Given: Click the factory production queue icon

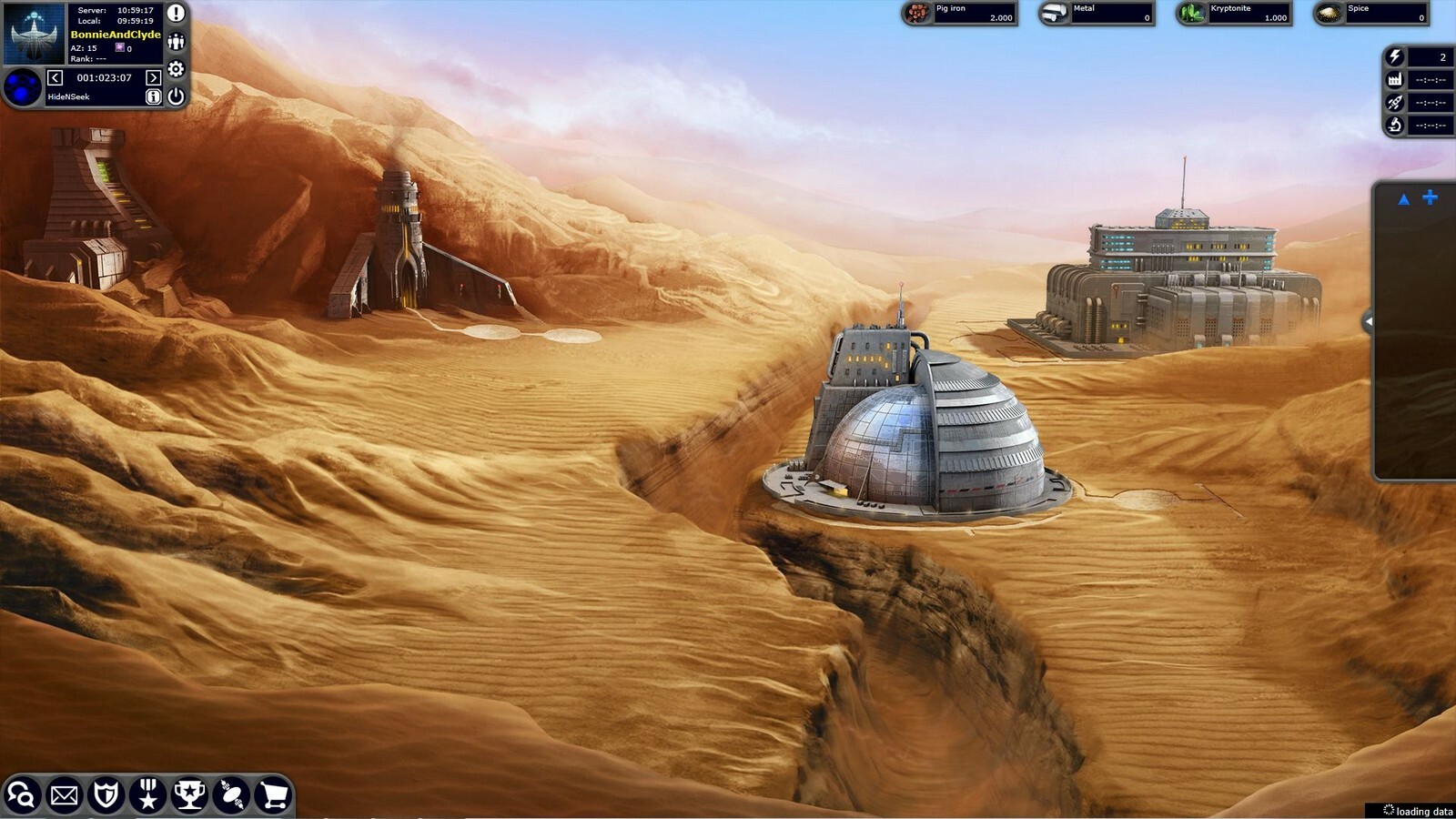Looking at the screenshot, I should pyautogui.click(x=1395, y=80).
